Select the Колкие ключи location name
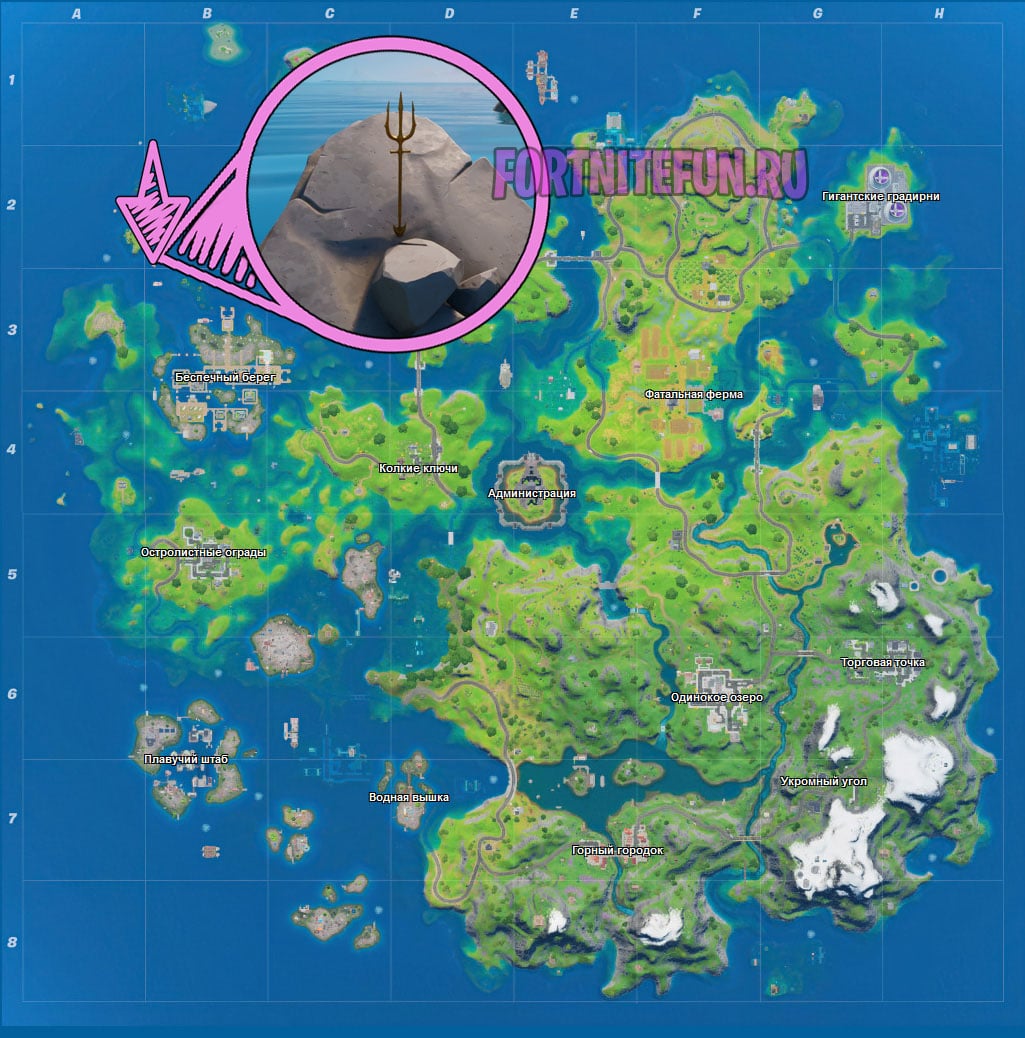 418,467
